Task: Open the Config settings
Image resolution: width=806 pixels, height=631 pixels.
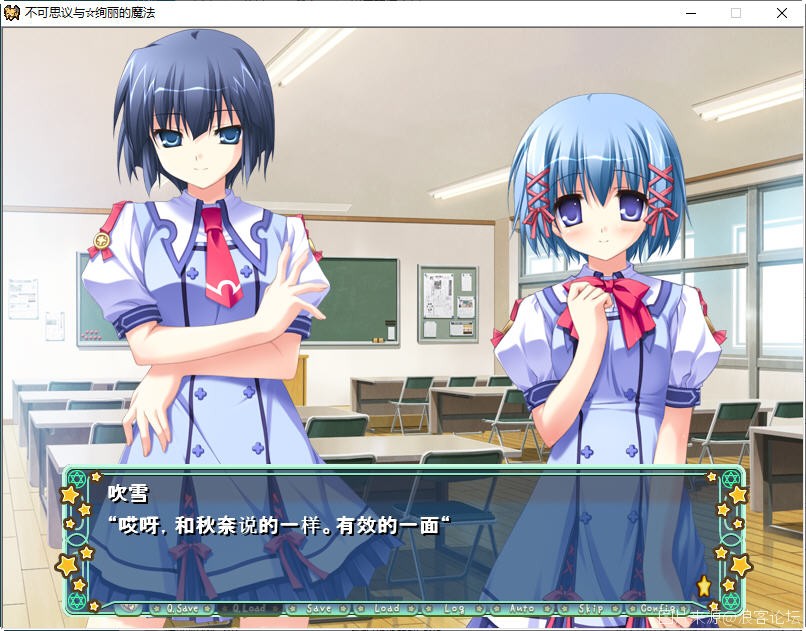Action: point(658,608)
